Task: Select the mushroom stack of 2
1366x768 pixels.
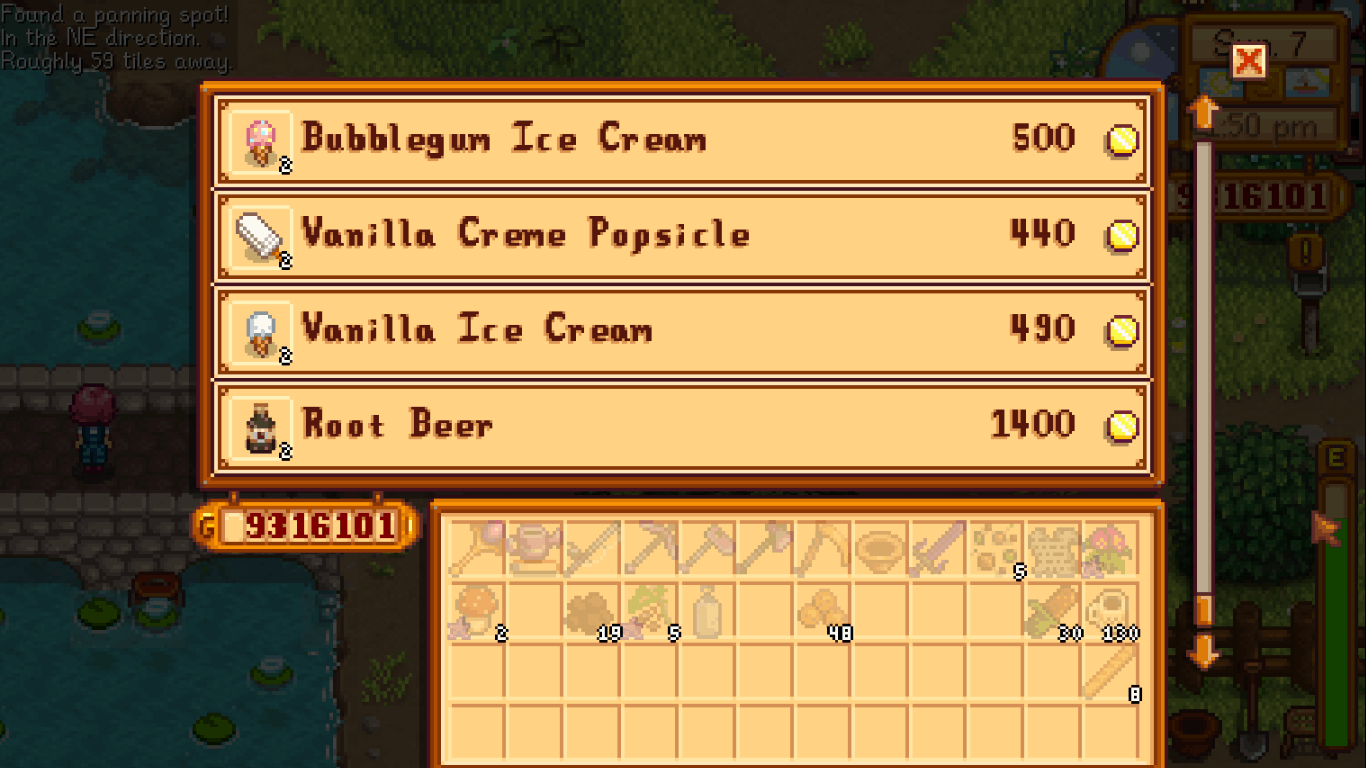Action: (x=478, y=610)
